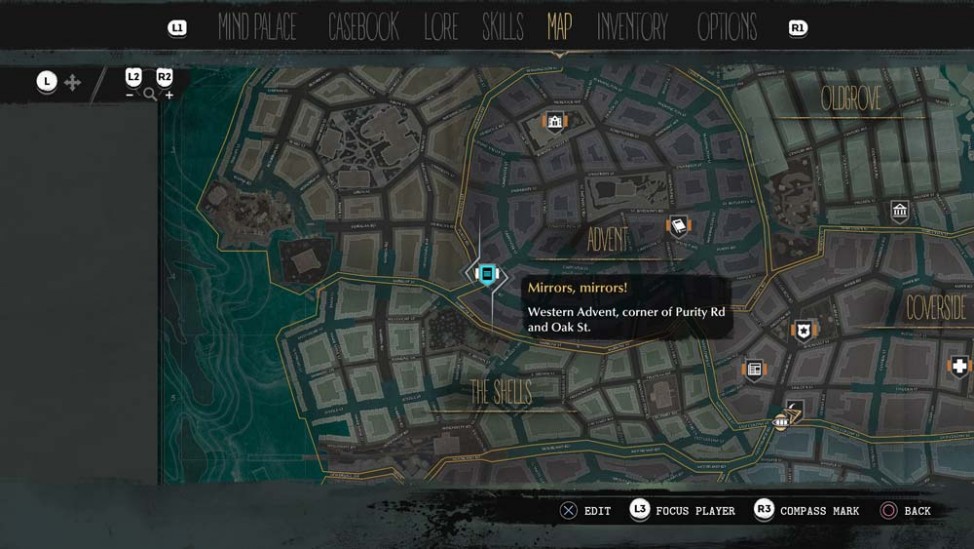Switch to the Mind Palace tab
974x549 pixels.
click(257, 27)
